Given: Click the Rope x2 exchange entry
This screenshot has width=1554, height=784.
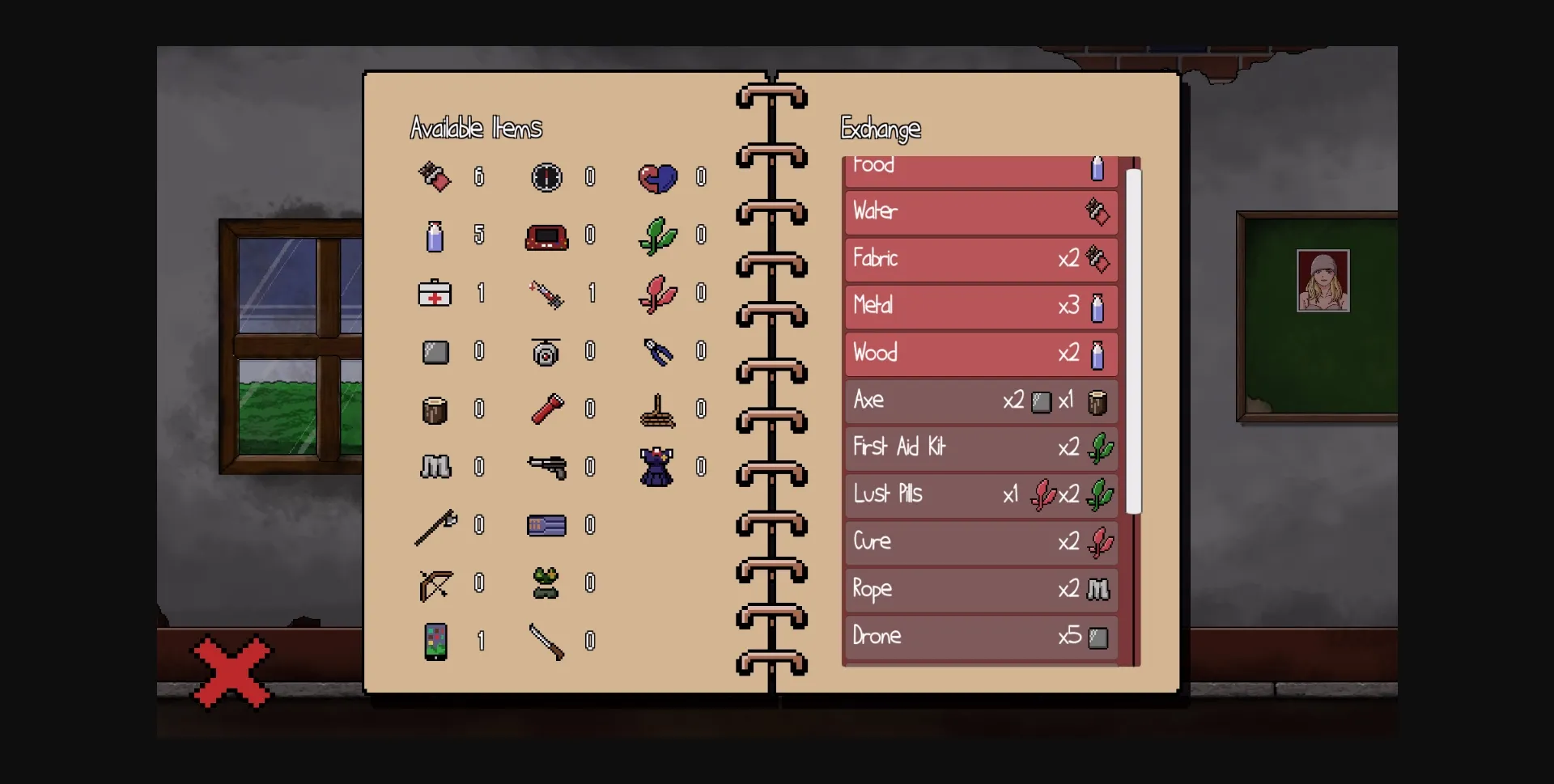Looking at the screenshot, I should [980, 589].
